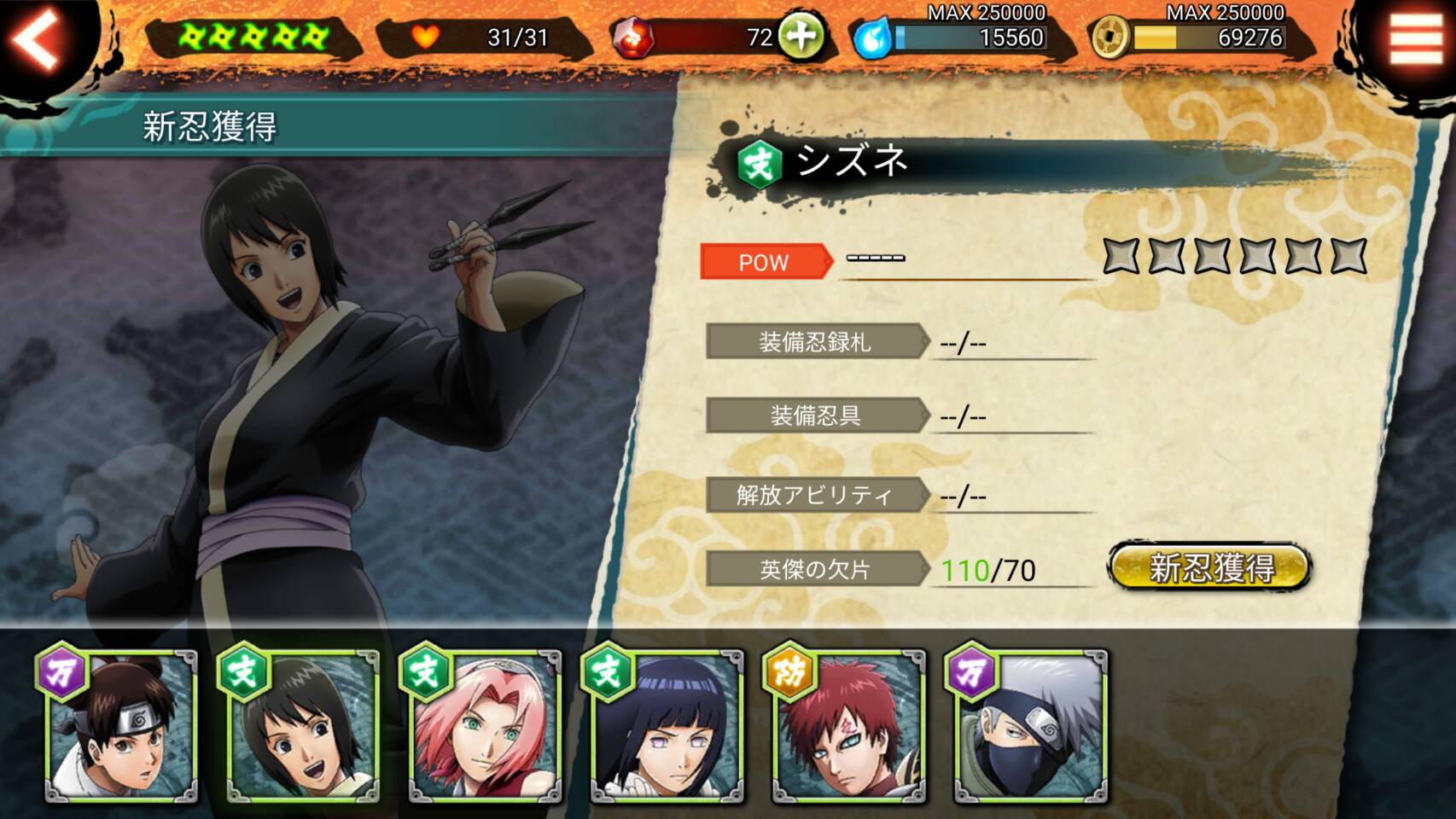Select Gaara's red-haired portrait
This screenshot has width=1456, height=819.
click(x=847, y=727)
